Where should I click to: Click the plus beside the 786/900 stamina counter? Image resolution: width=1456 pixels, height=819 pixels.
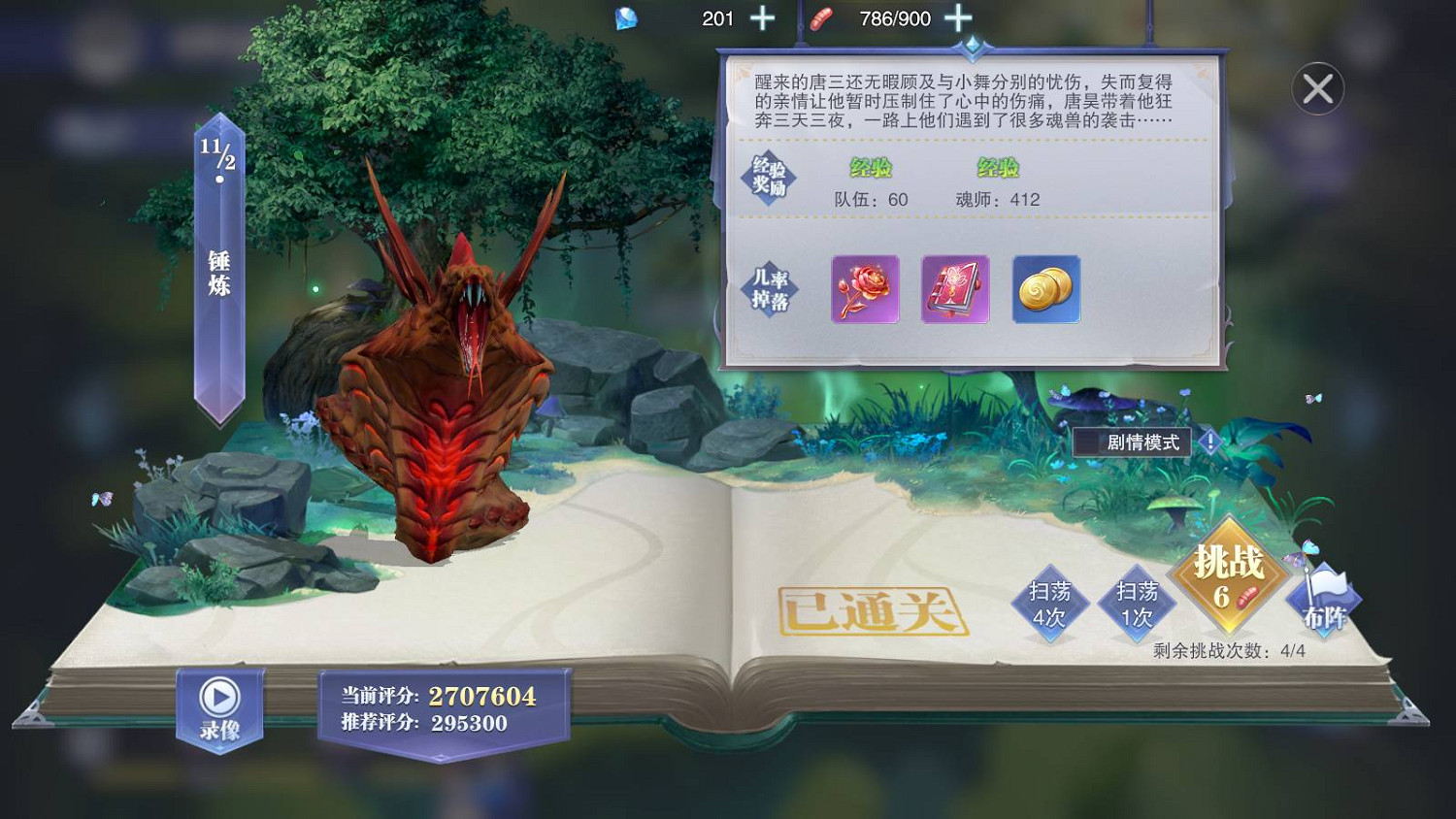pyautogui.click(x=959, y=17)
